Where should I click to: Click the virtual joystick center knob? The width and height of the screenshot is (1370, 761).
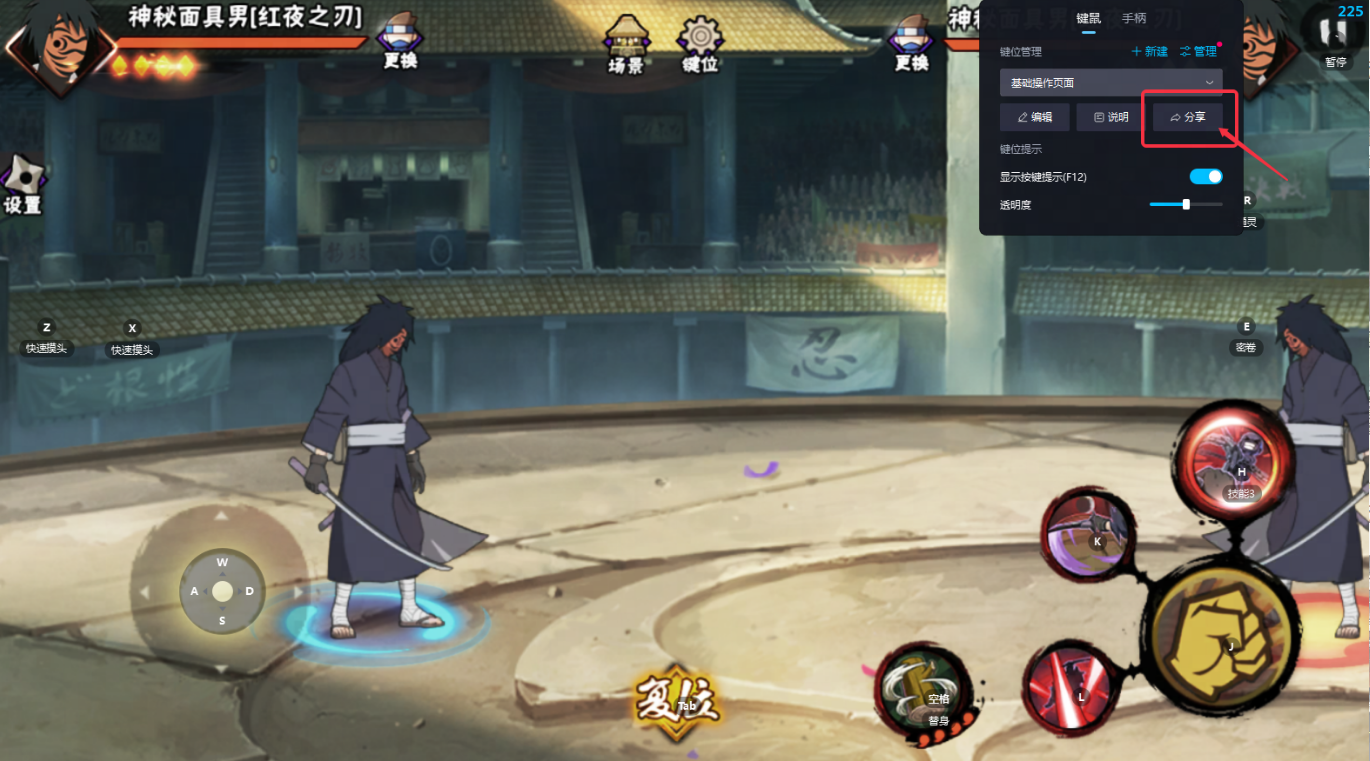pos(222,591)
